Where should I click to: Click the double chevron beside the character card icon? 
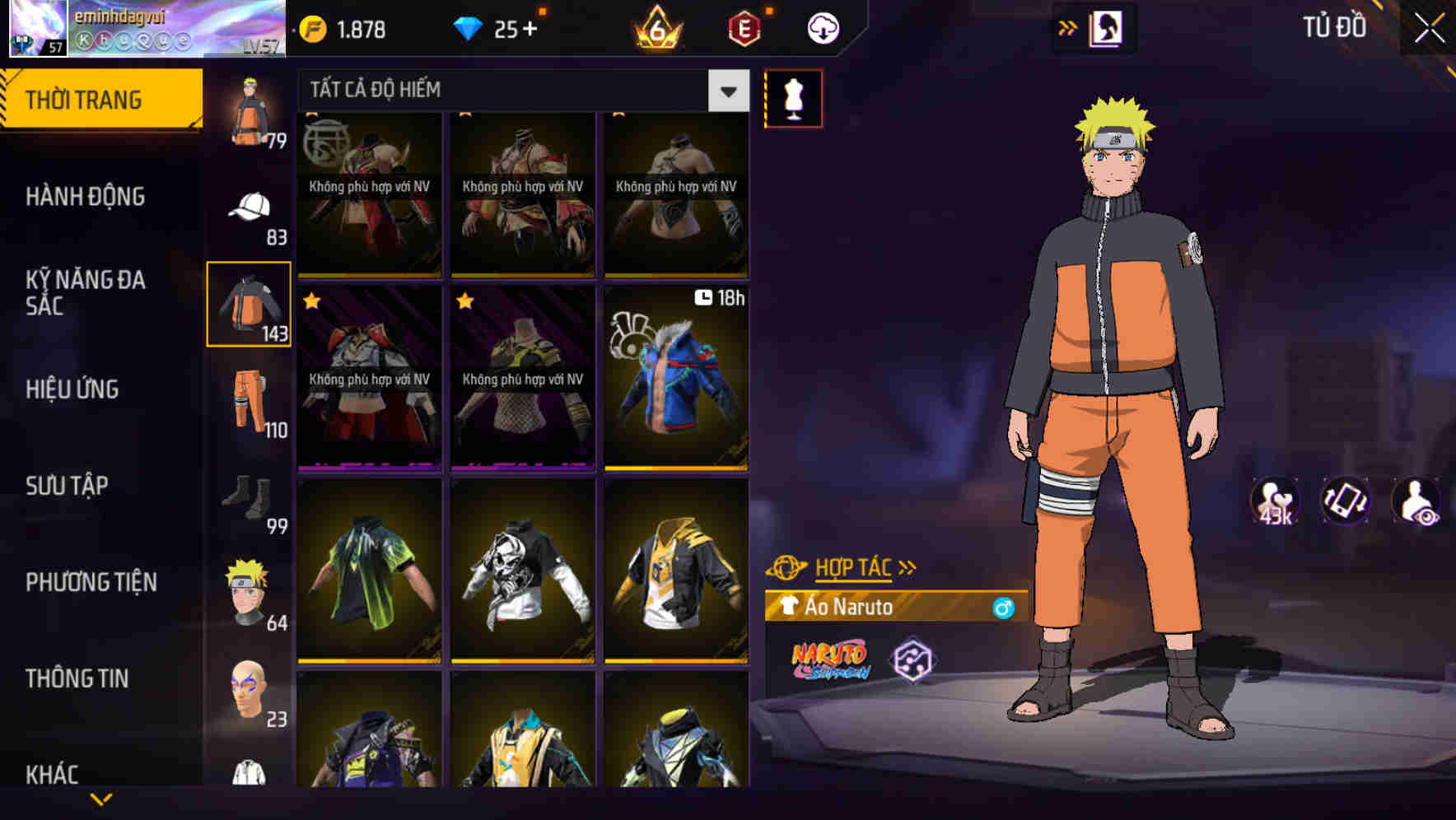[1068, 27]
